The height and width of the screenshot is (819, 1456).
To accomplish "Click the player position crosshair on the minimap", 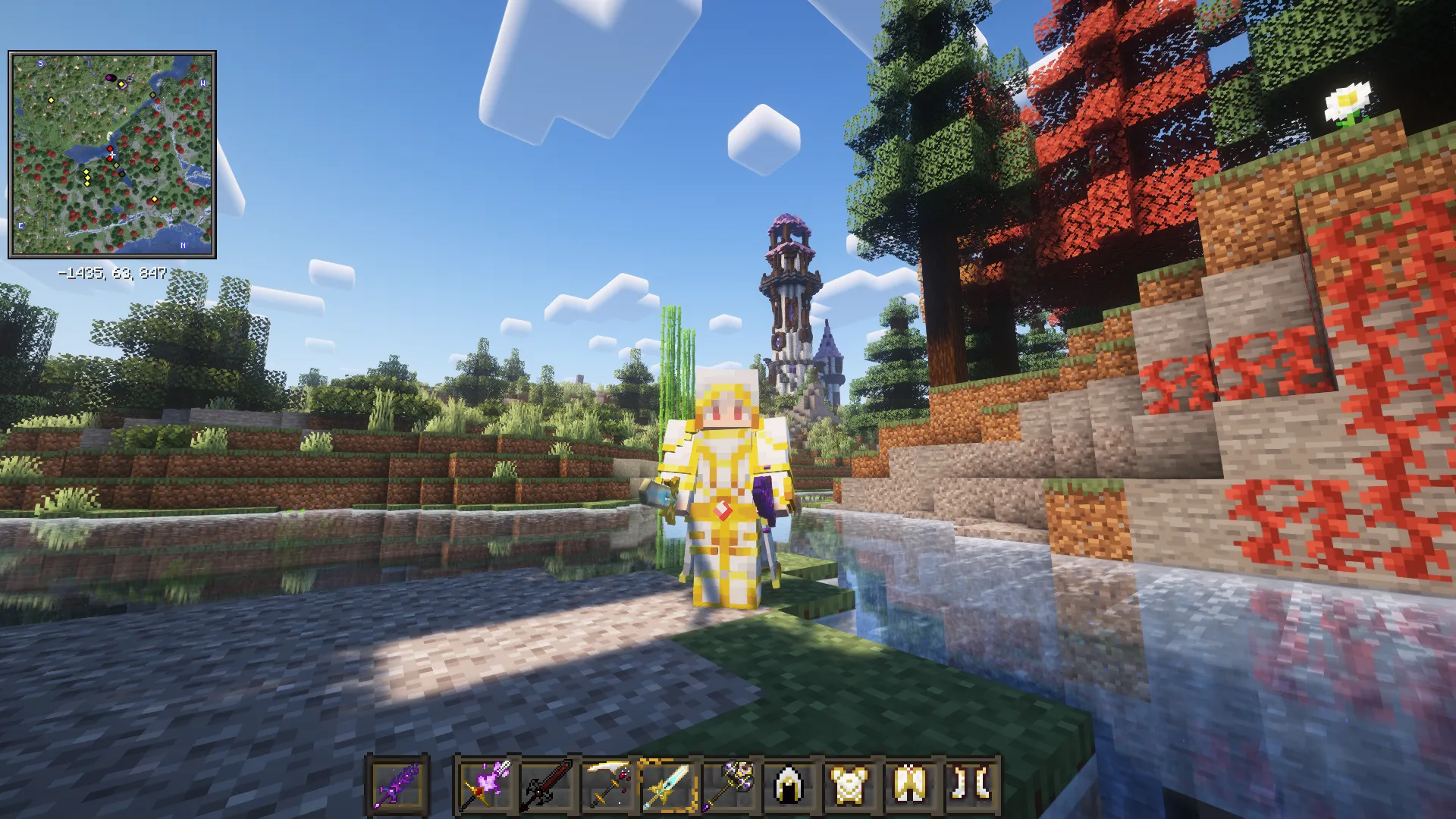I will [111, 153].
